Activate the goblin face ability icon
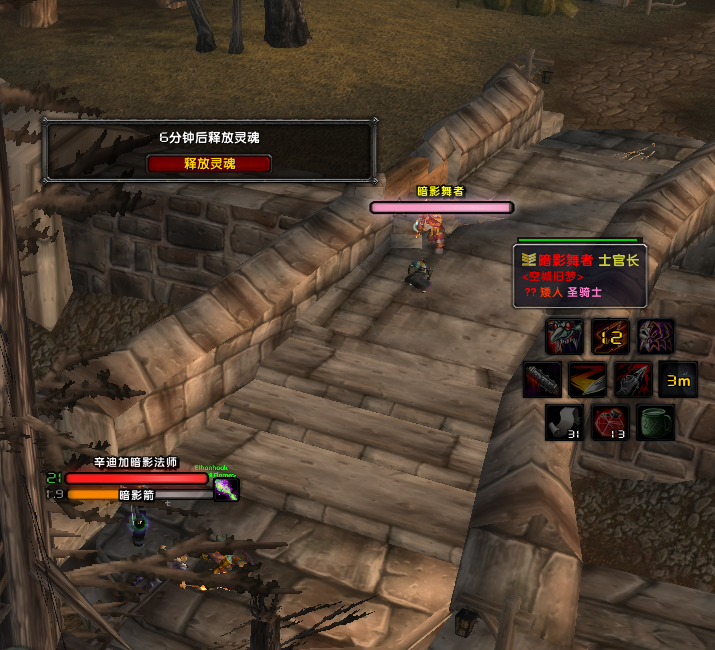 click(564, 336)
